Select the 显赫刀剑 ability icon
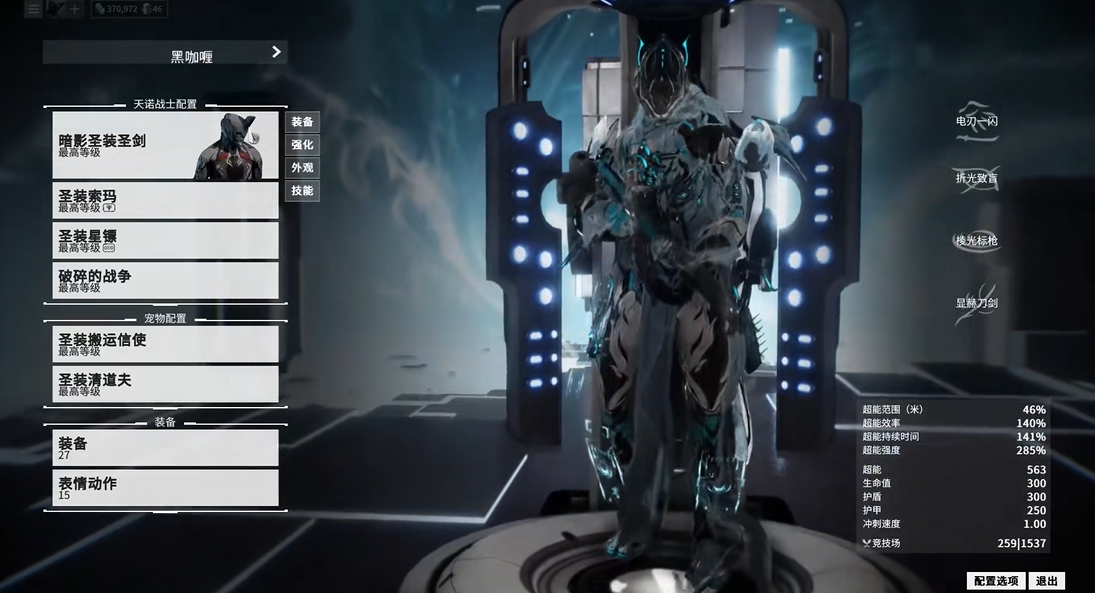 point(976,302)
